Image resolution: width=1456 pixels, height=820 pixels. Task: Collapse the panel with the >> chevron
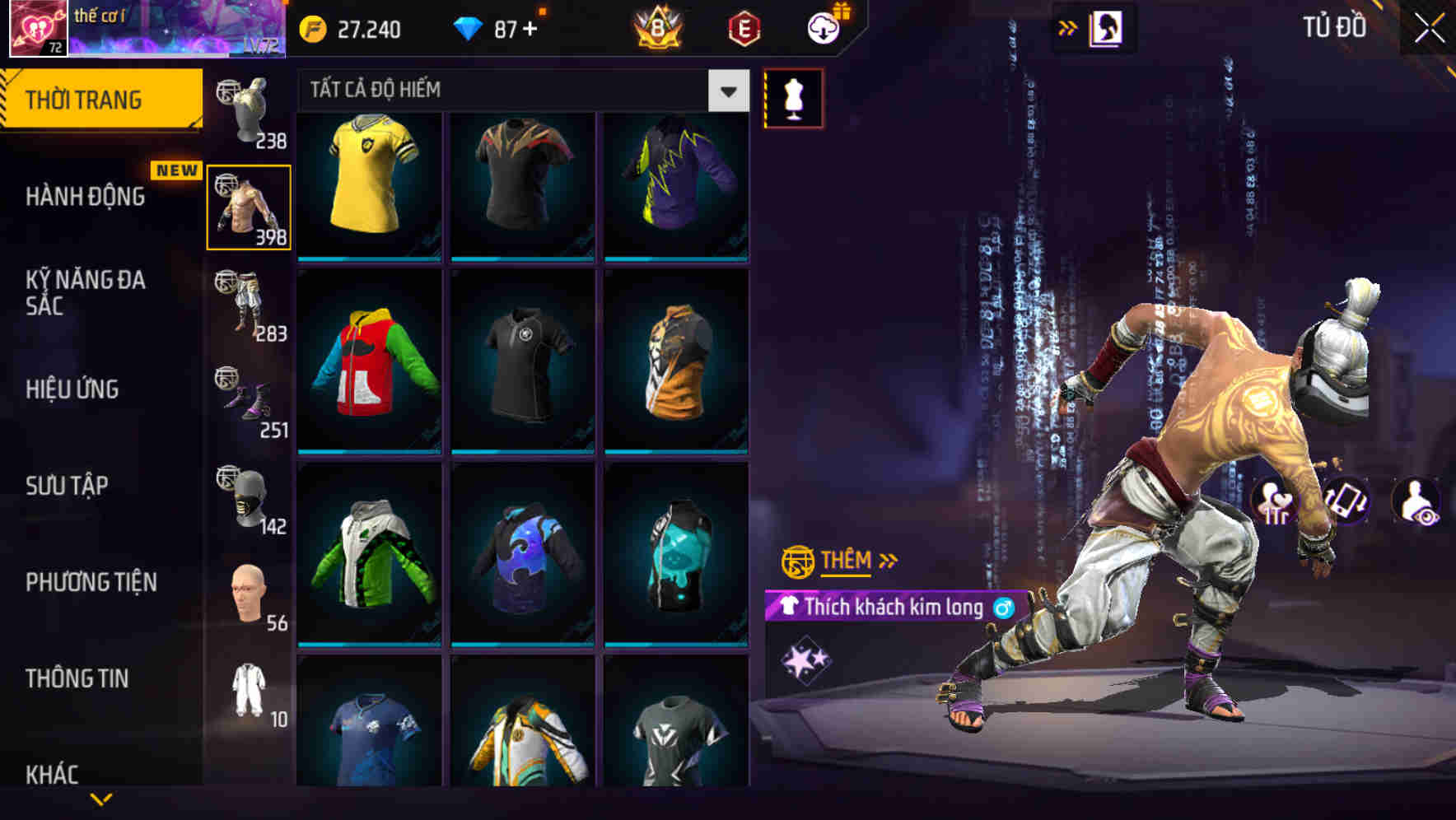[1068, 27]
